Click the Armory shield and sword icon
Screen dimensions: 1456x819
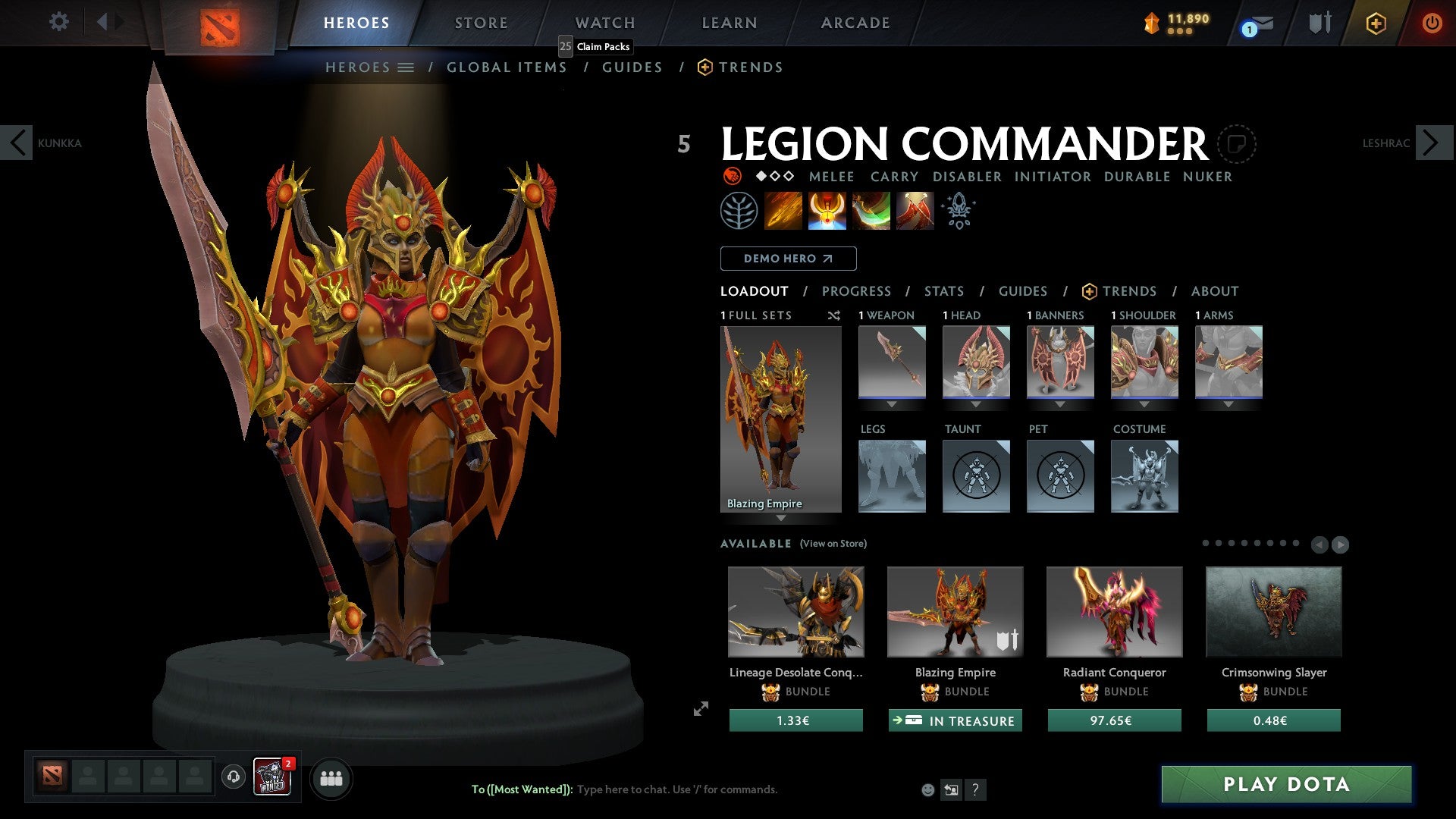[1319, 23]
